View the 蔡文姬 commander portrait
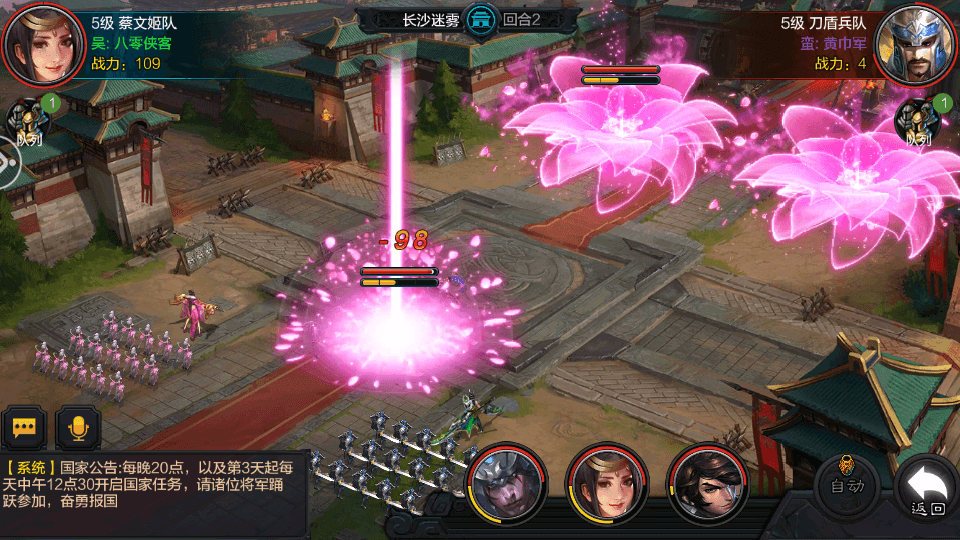This screenshot has width=960, height=540. 43,43
